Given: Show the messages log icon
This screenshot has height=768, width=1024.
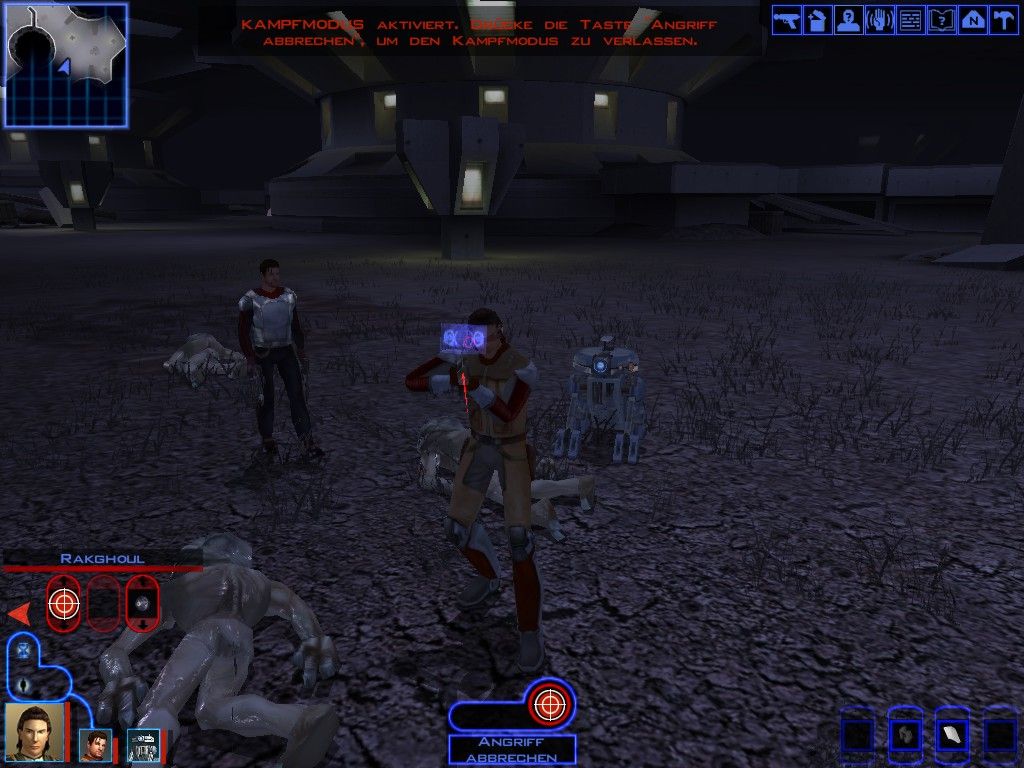Looking at the screenshot, I should (910, 20).
